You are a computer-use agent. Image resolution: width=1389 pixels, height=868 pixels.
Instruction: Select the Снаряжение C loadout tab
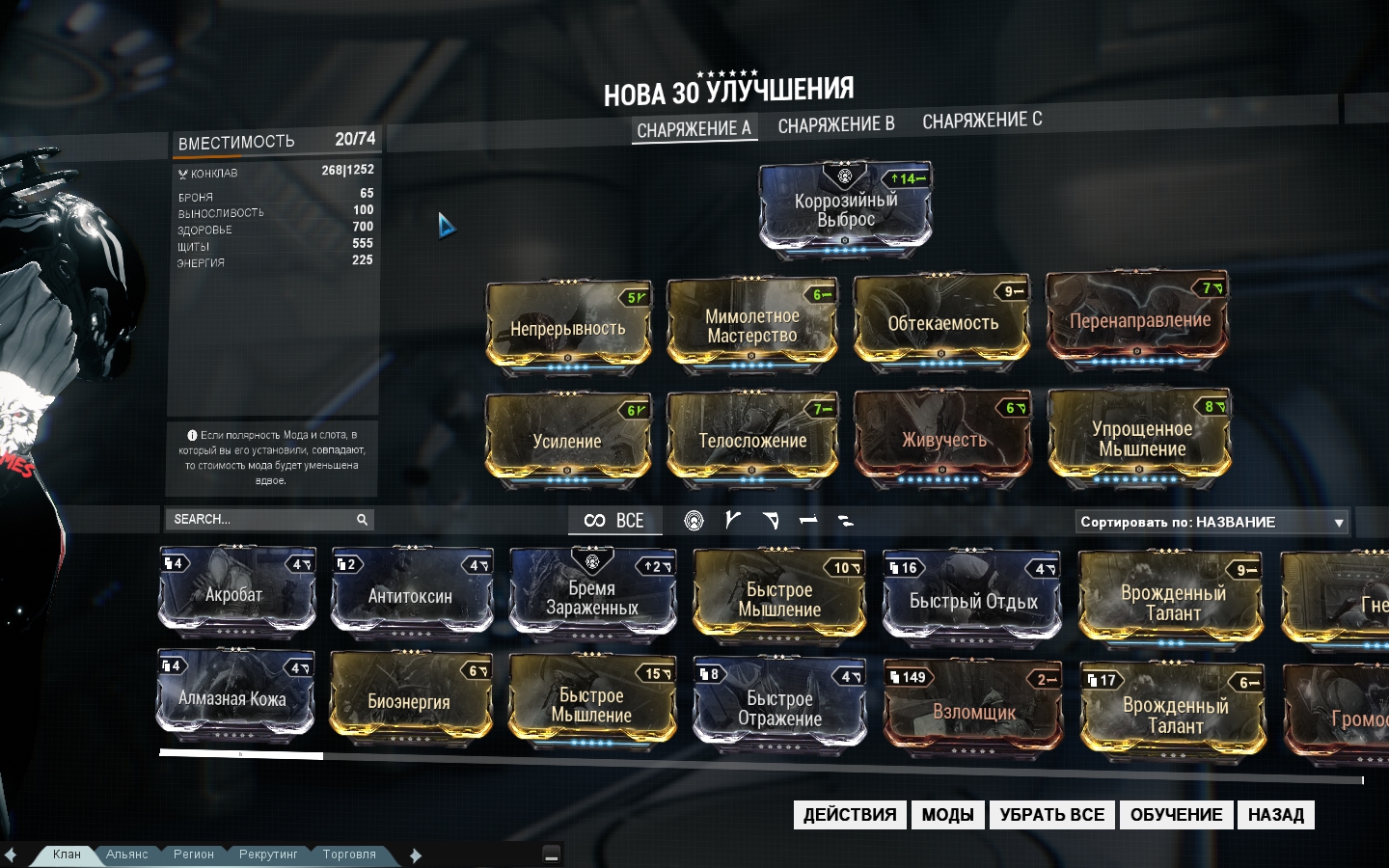coord(982,121)
